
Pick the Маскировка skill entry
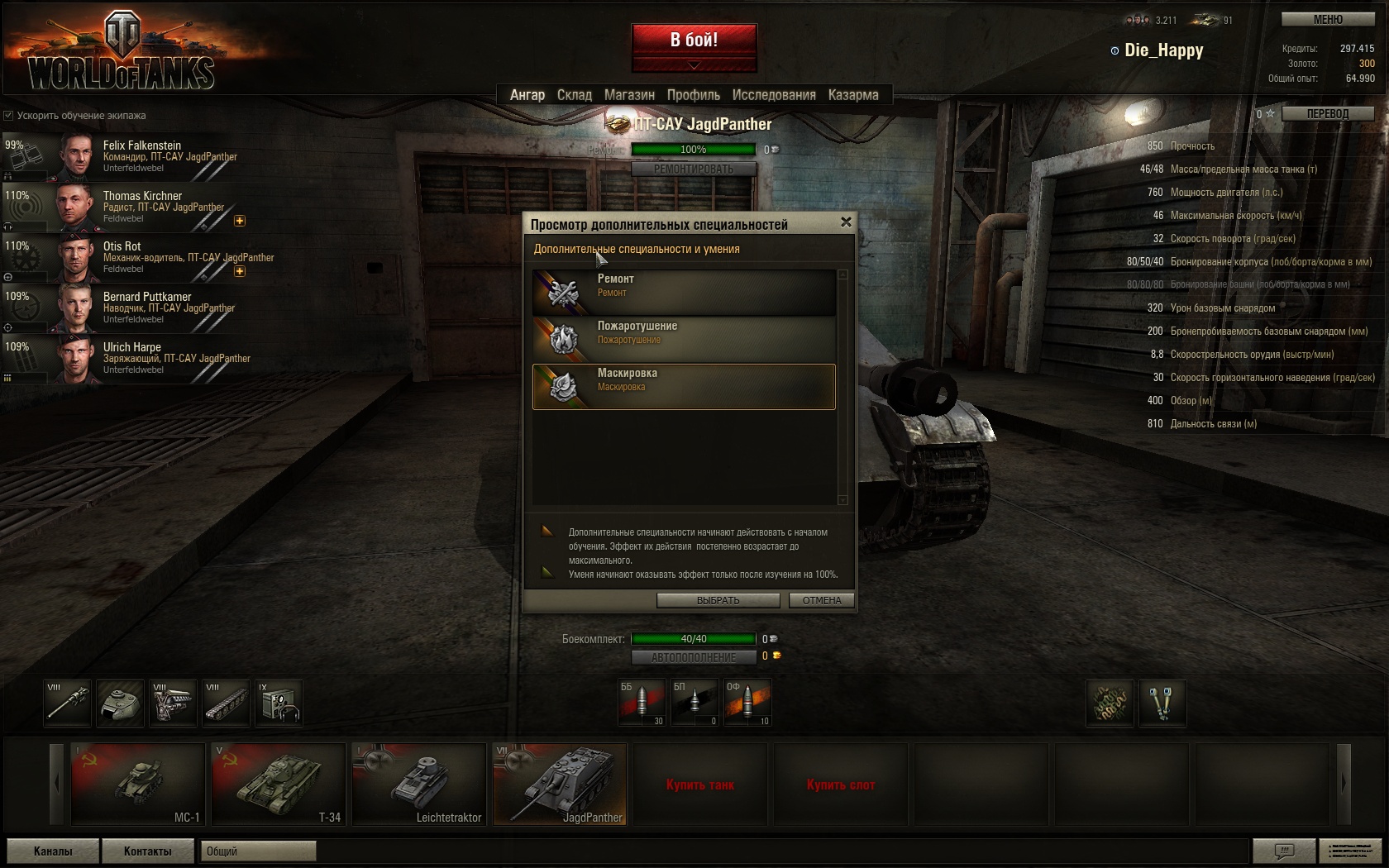tap(684, 386)
